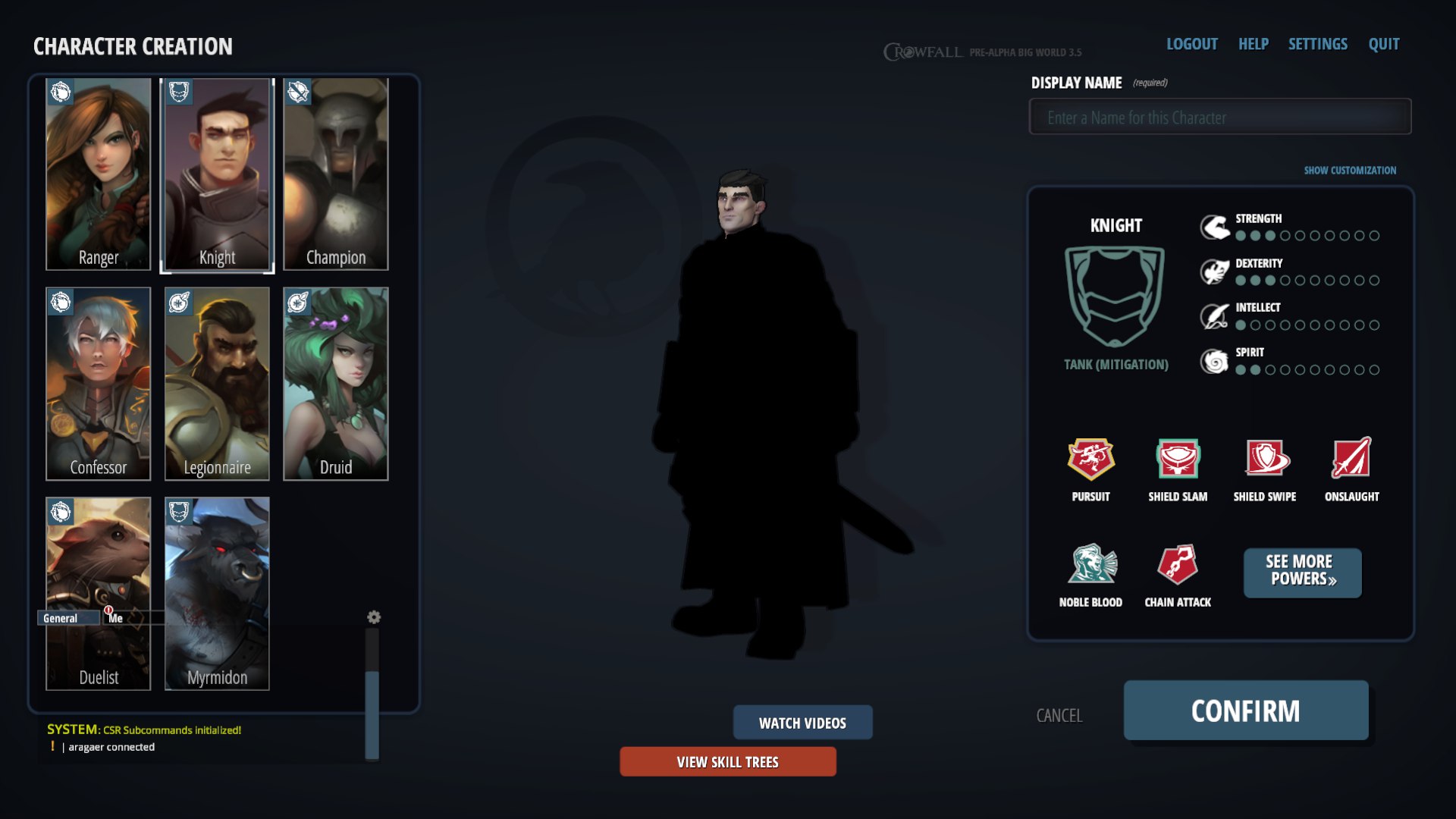Open the Help menu
The width and height of the screenshot is (1456, 819).
point(1253,44)
